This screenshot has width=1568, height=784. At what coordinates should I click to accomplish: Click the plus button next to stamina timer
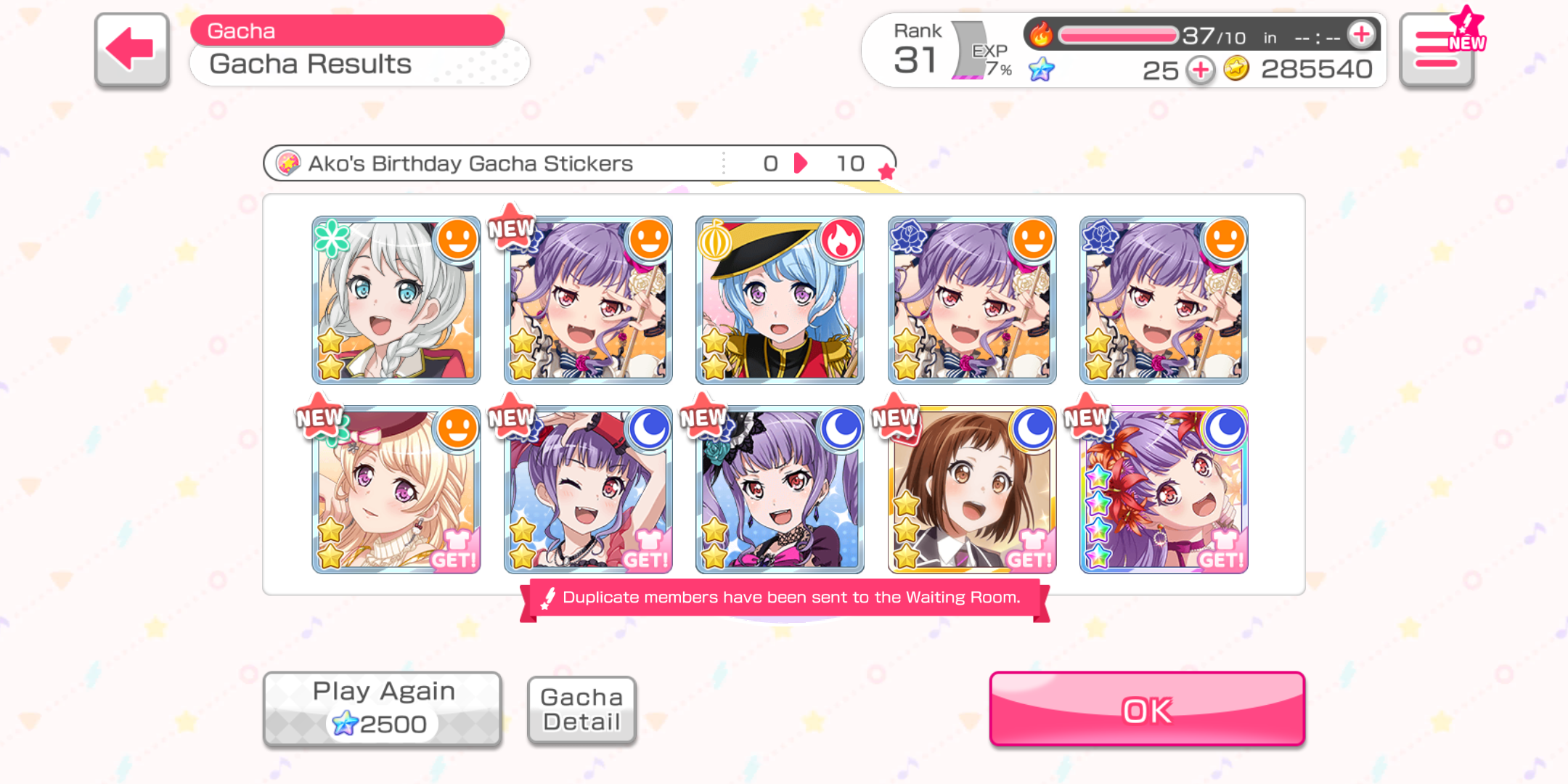coord(1360,33)
